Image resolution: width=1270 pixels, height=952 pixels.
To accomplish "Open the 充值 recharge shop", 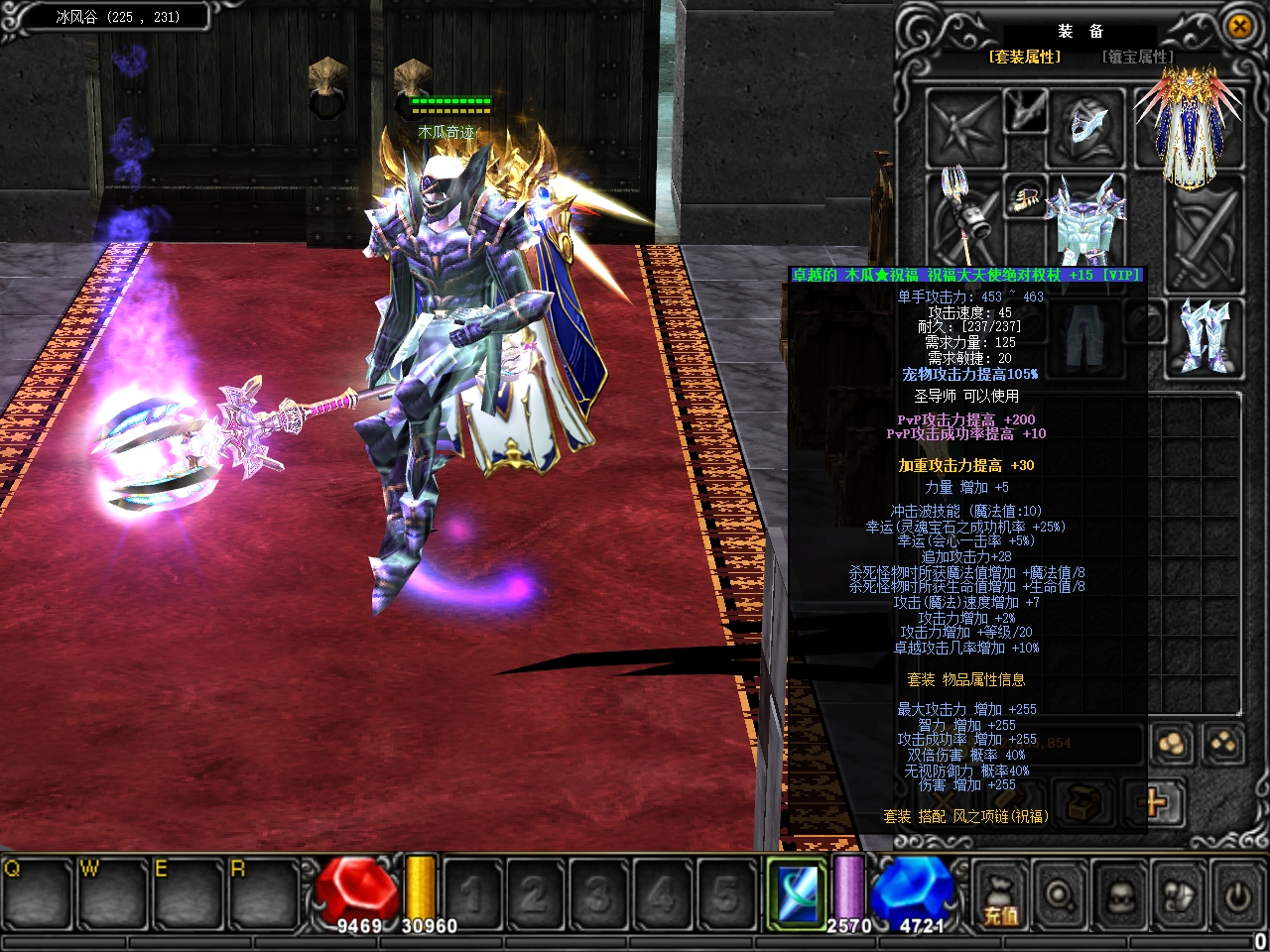I will (x=1000, y=897).
